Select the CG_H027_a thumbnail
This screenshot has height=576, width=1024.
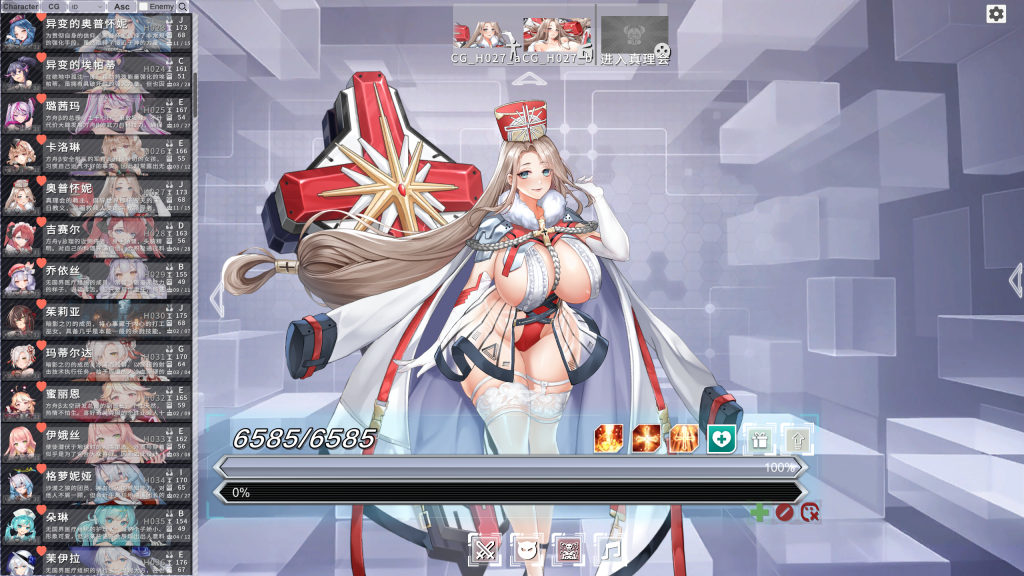[x=487, y=34]
